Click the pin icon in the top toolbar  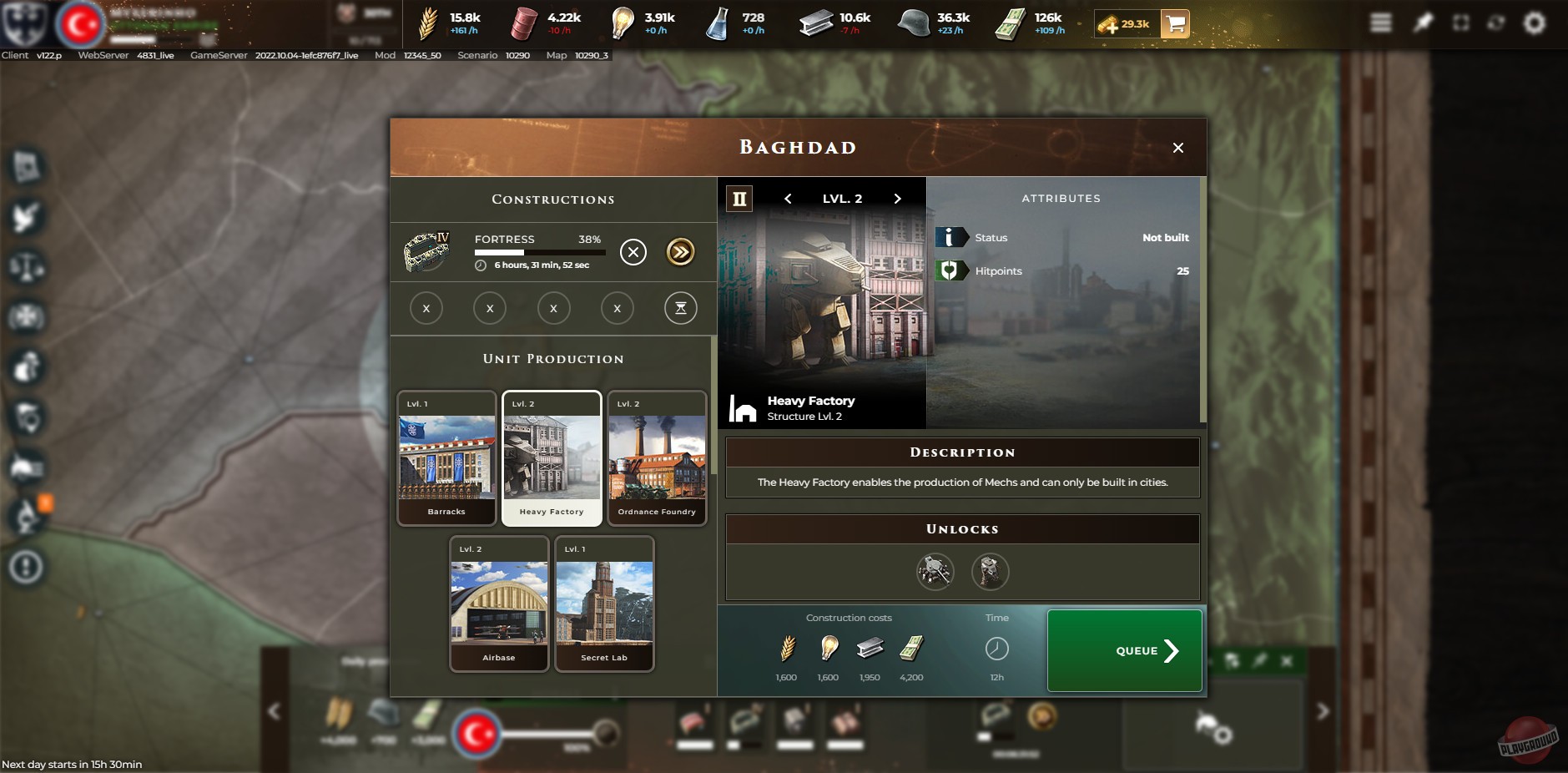coord(1421,22)
